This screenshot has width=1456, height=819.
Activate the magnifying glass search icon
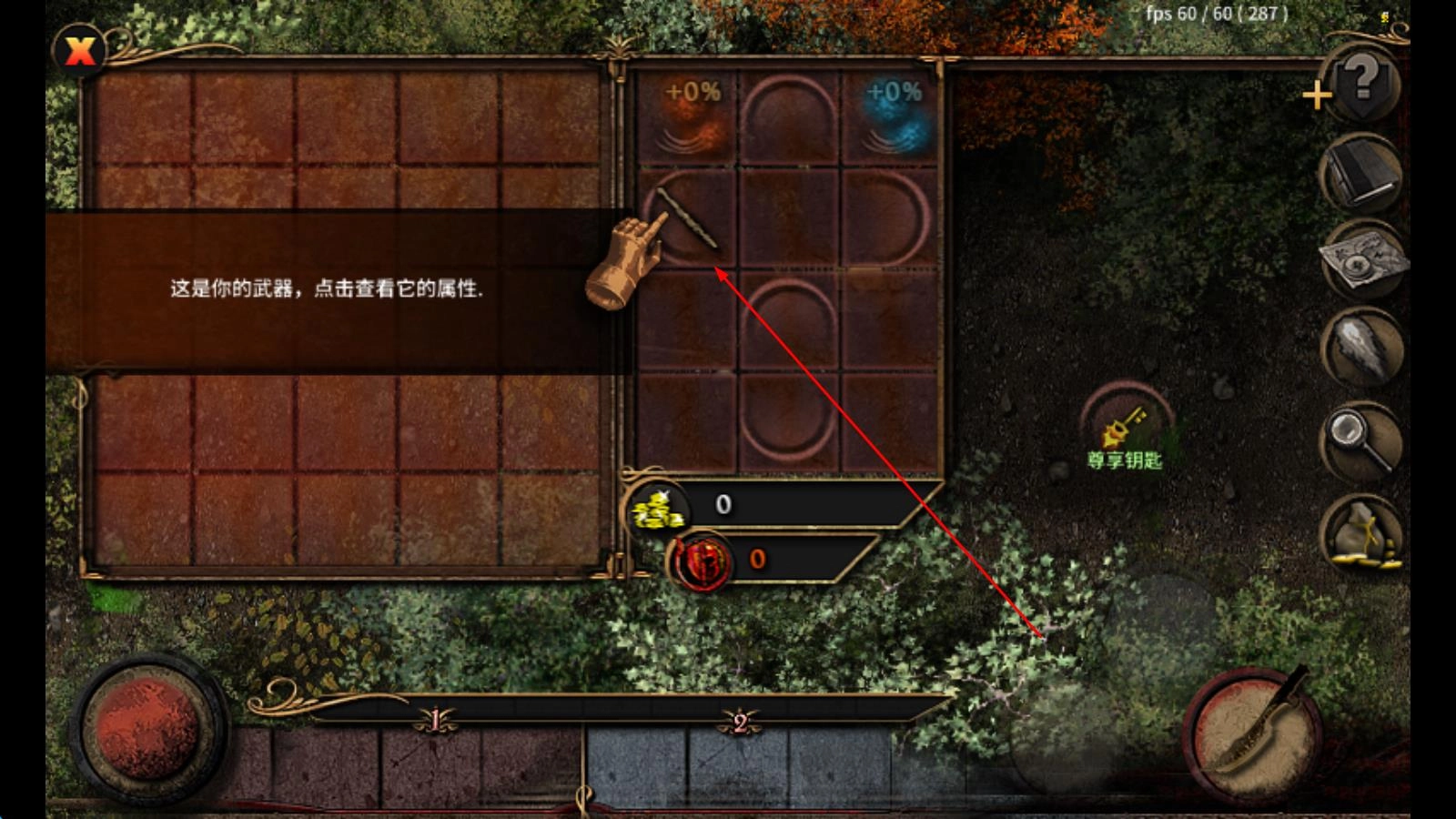tap(1361, 439)
